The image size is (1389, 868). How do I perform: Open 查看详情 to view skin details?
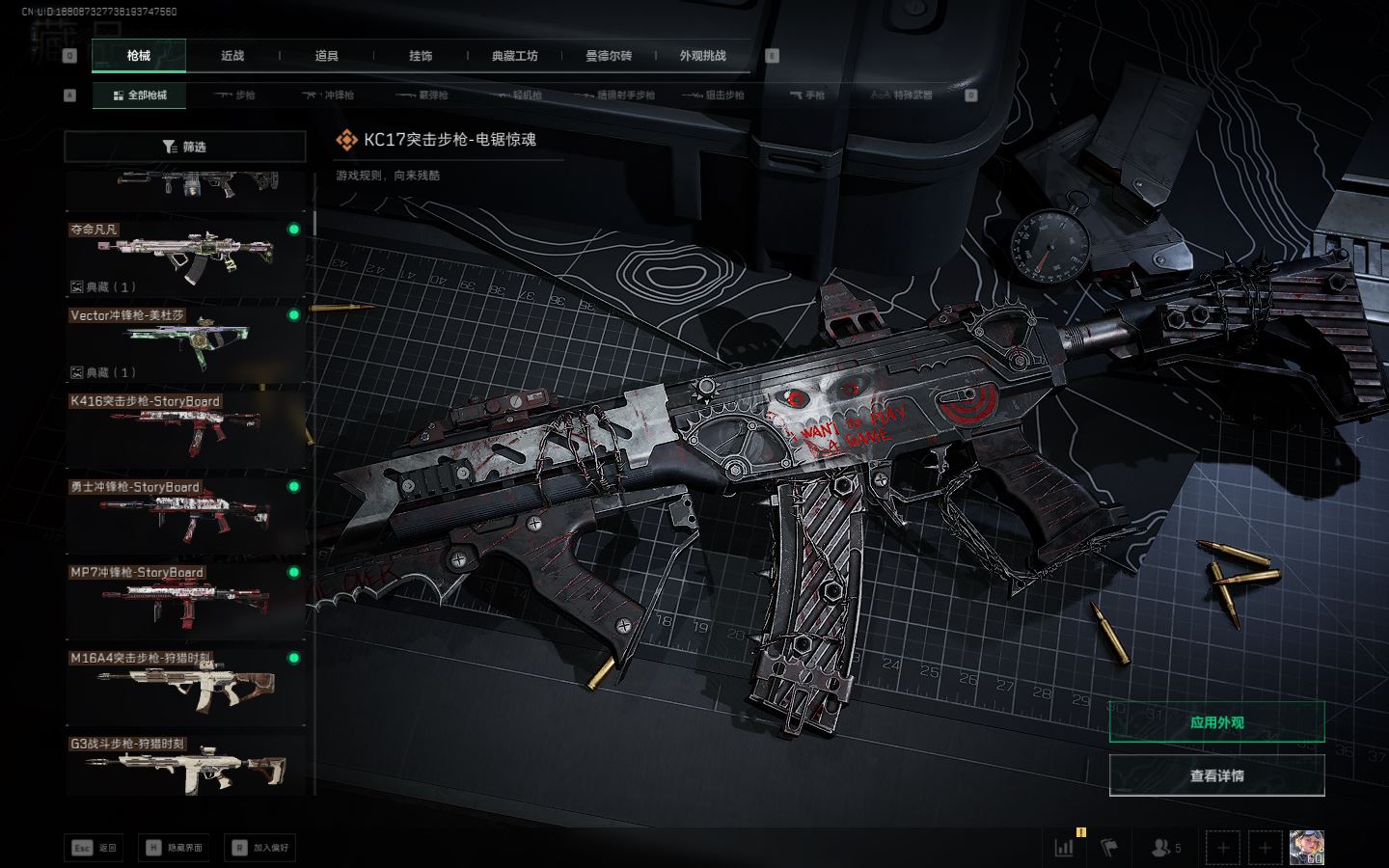click(1216, 775)
